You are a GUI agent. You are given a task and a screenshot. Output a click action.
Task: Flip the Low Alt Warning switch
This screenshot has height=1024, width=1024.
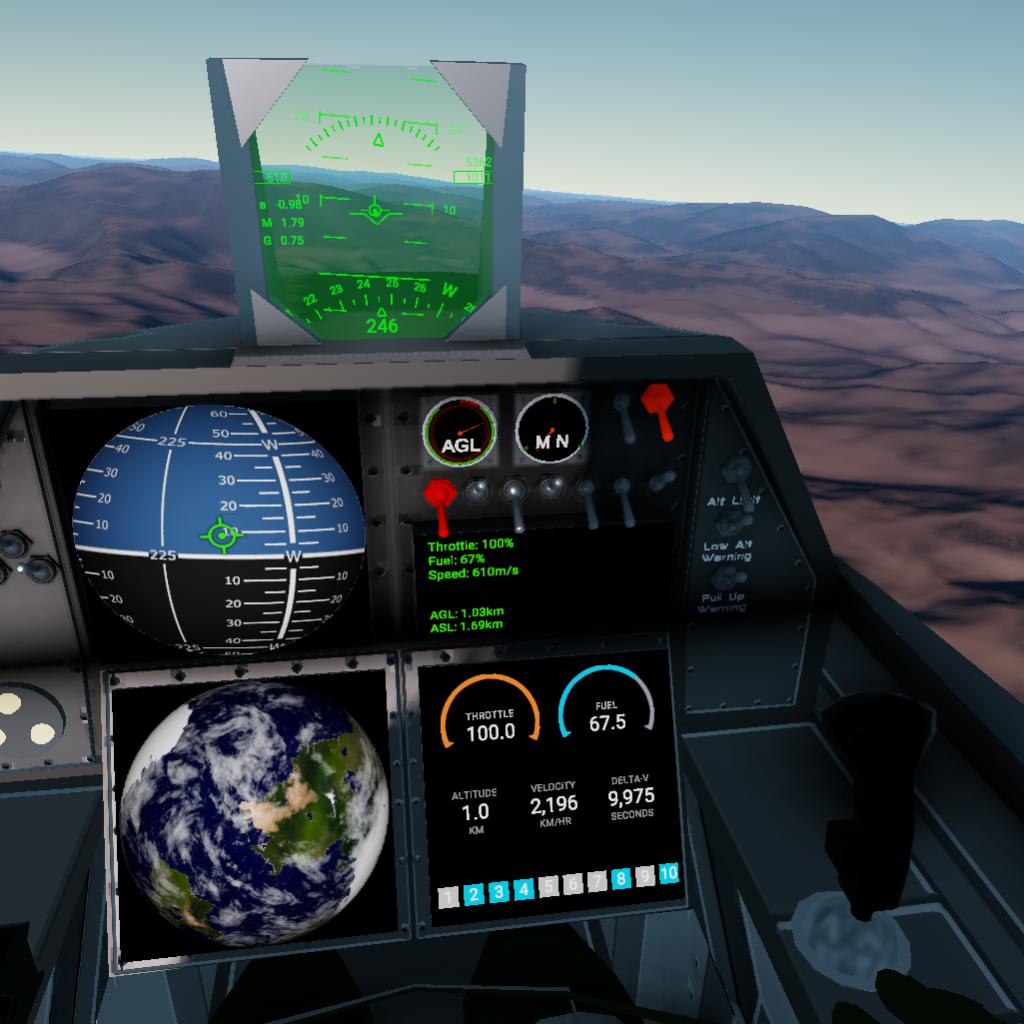(734, 524)
